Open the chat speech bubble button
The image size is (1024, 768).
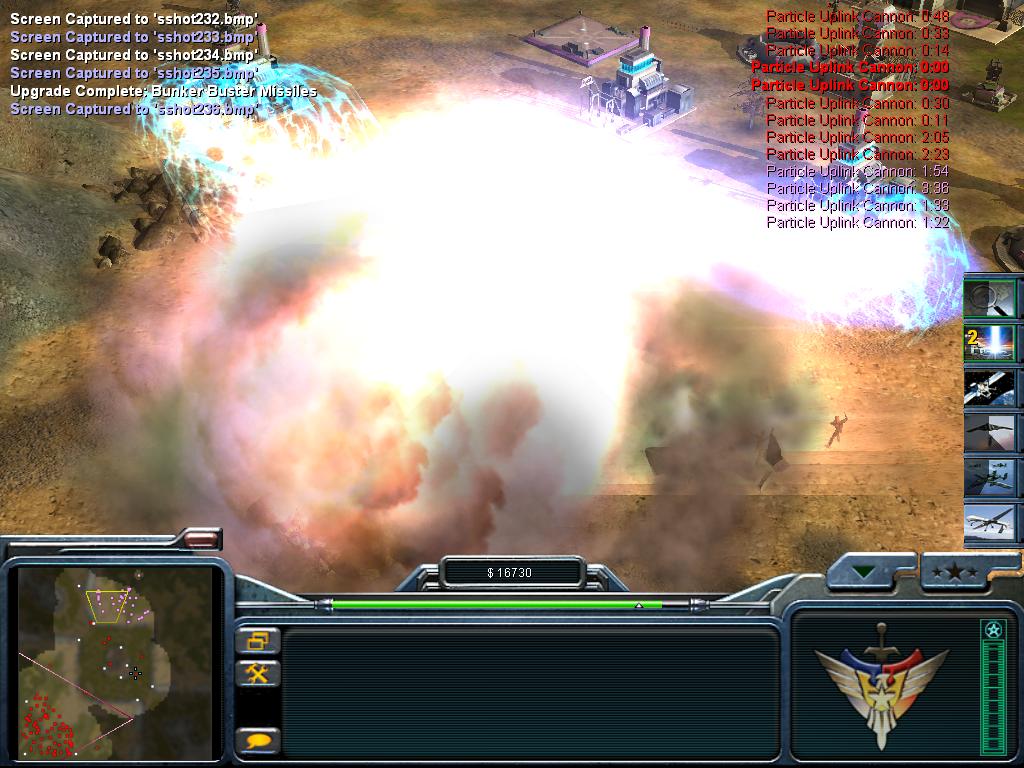click(x=258, y=741)
